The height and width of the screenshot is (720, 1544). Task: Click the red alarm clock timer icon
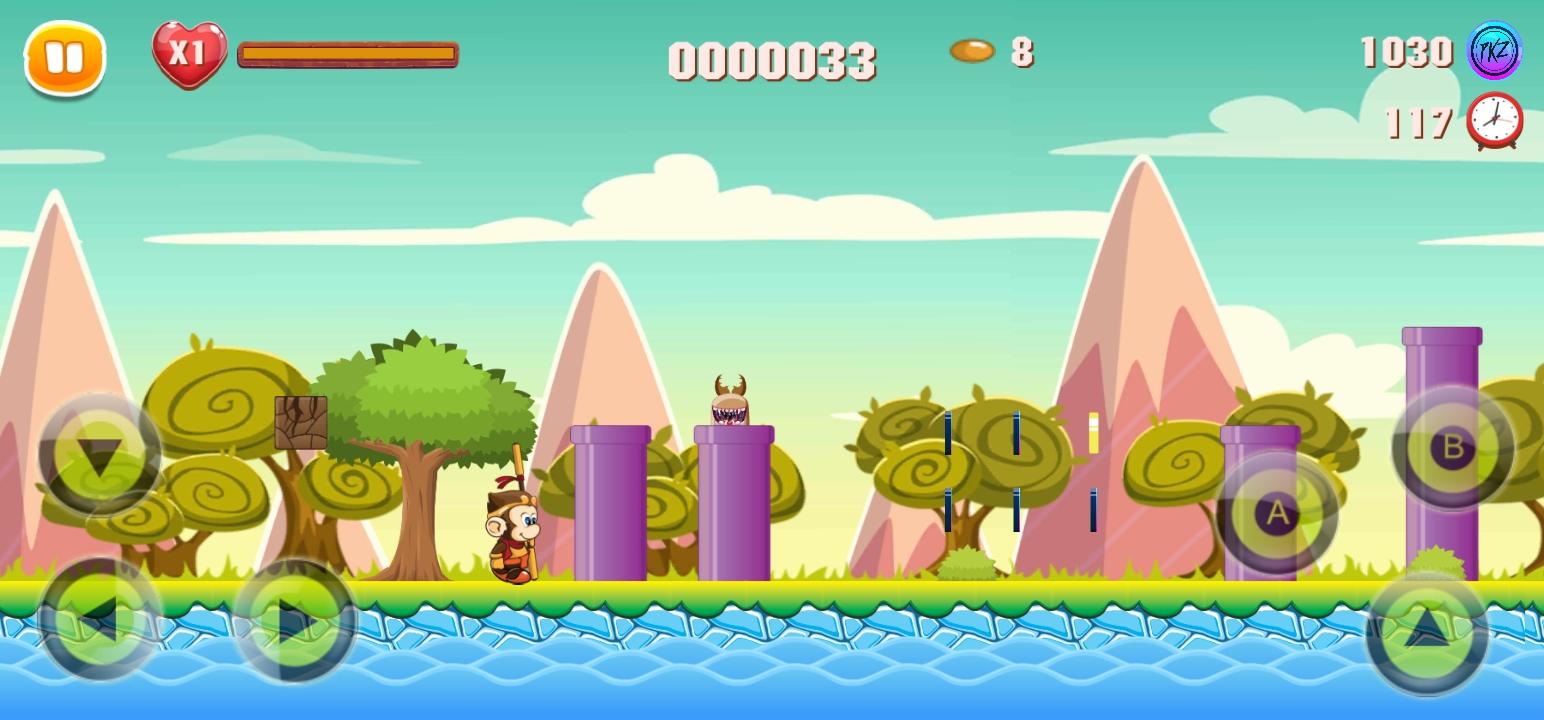1494,120
